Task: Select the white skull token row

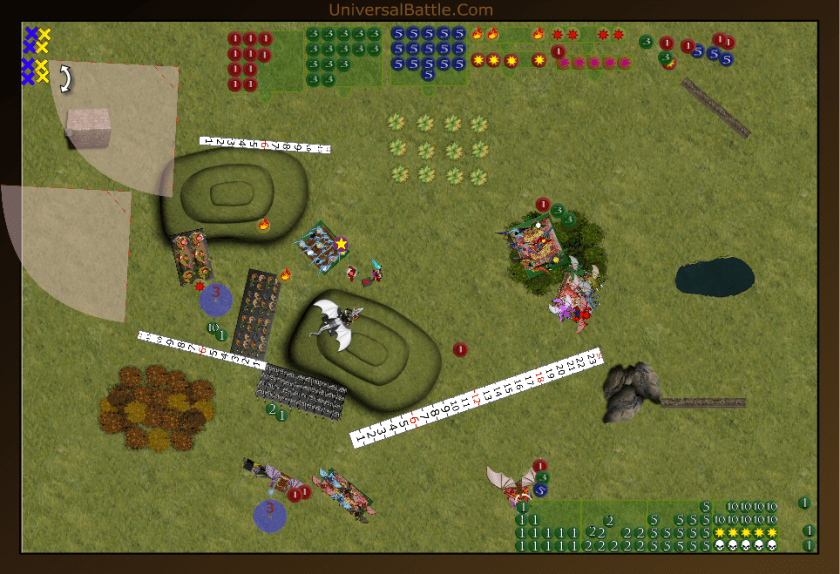Action: [745, 545]
